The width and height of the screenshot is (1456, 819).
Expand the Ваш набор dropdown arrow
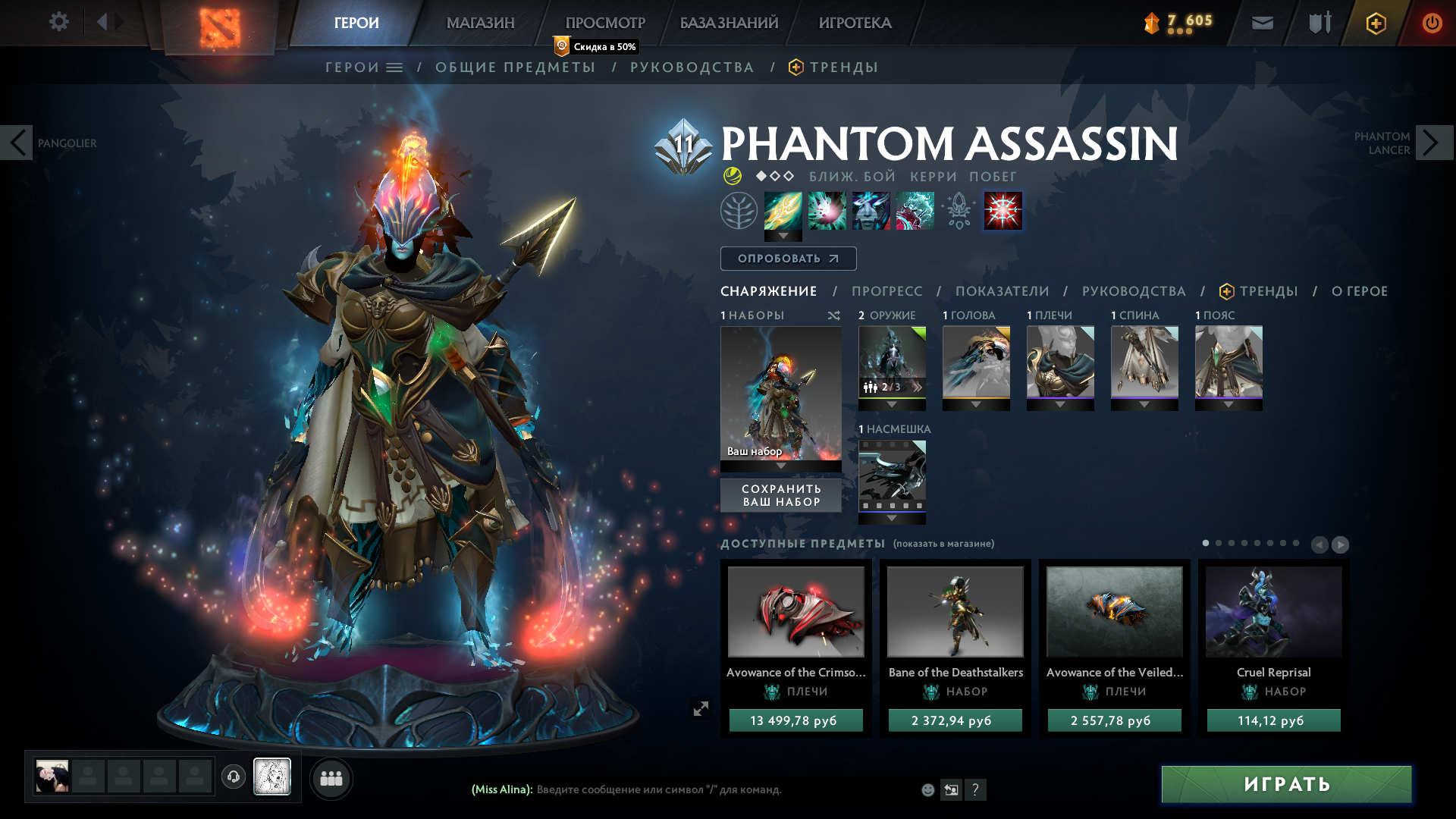780,467
